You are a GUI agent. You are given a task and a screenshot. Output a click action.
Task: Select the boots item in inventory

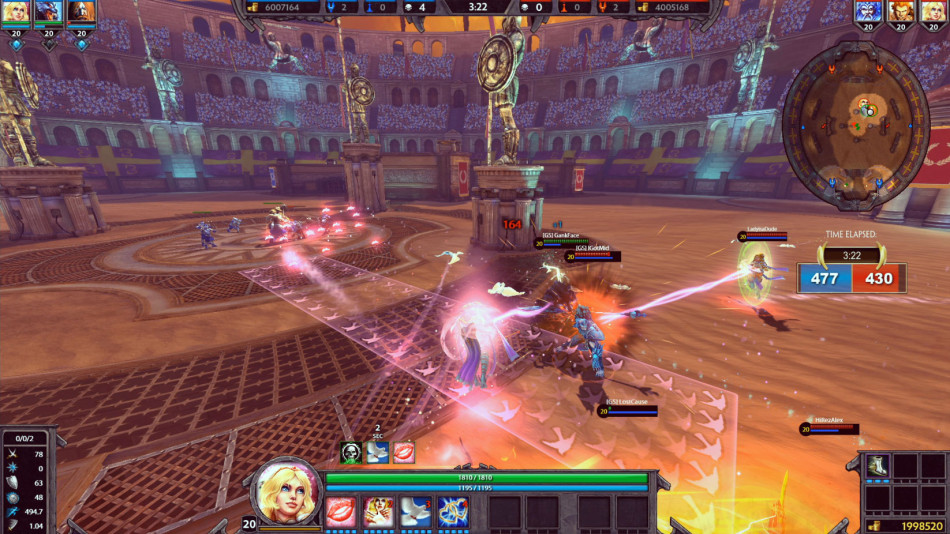click(x=877, y=465)
